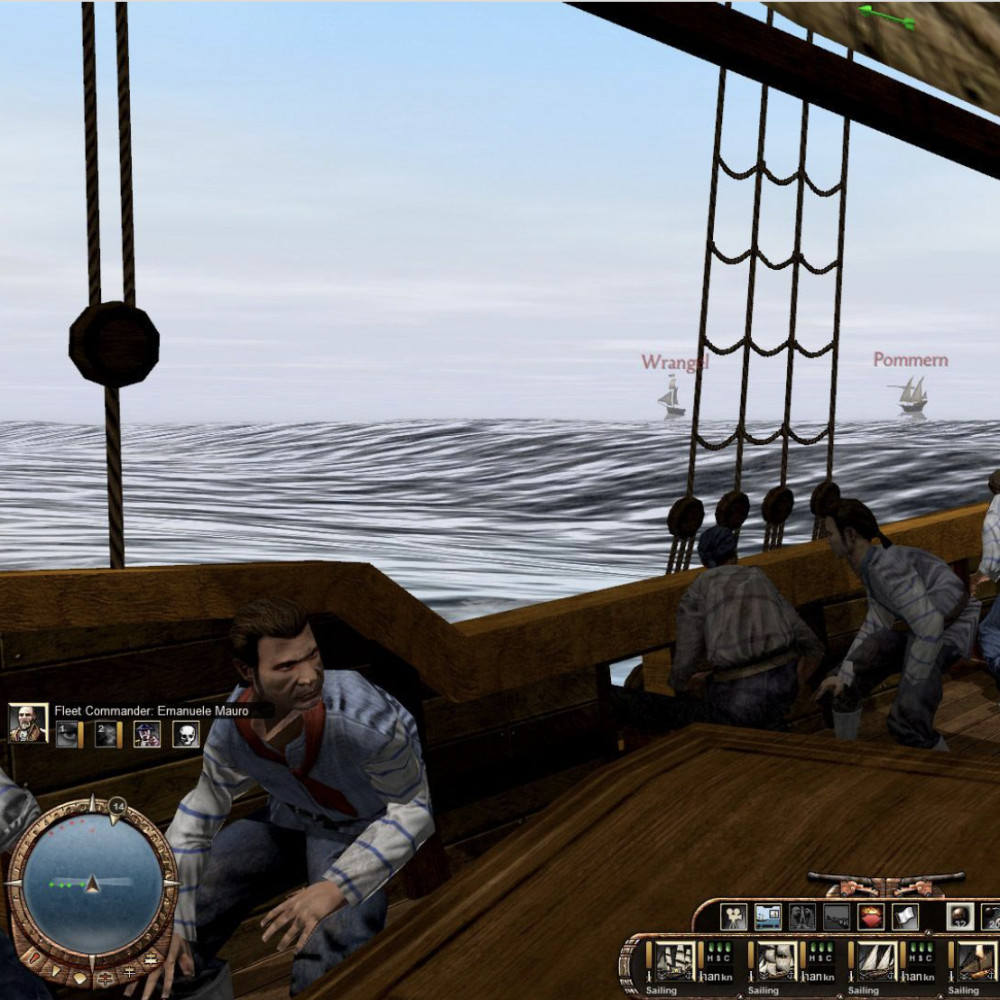Activate the smoke ability numbered 2
The width and height of the screenshot is (1000, 1000).
tap(107, 735)
